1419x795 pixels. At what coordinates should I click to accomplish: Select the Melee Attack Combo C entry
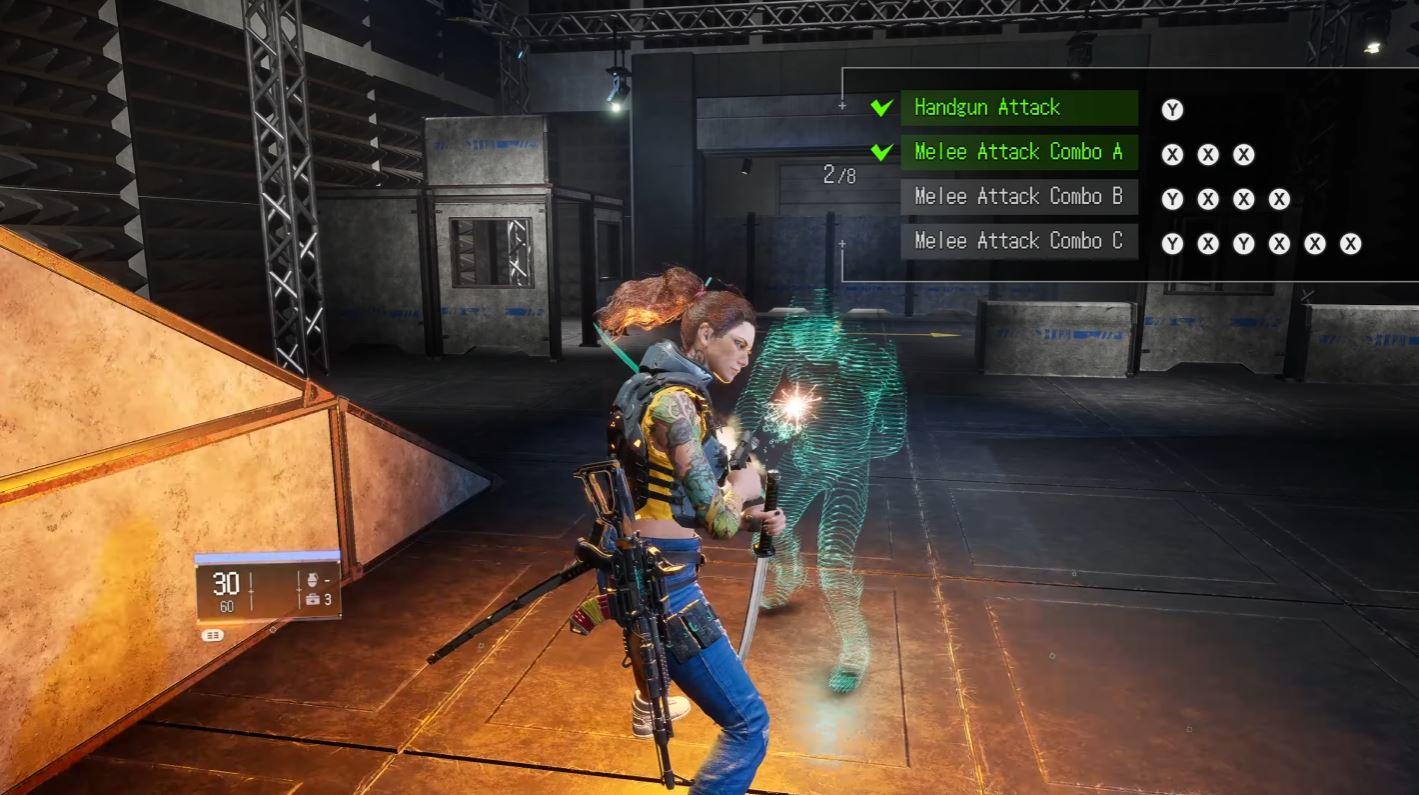click(1018, 242)
